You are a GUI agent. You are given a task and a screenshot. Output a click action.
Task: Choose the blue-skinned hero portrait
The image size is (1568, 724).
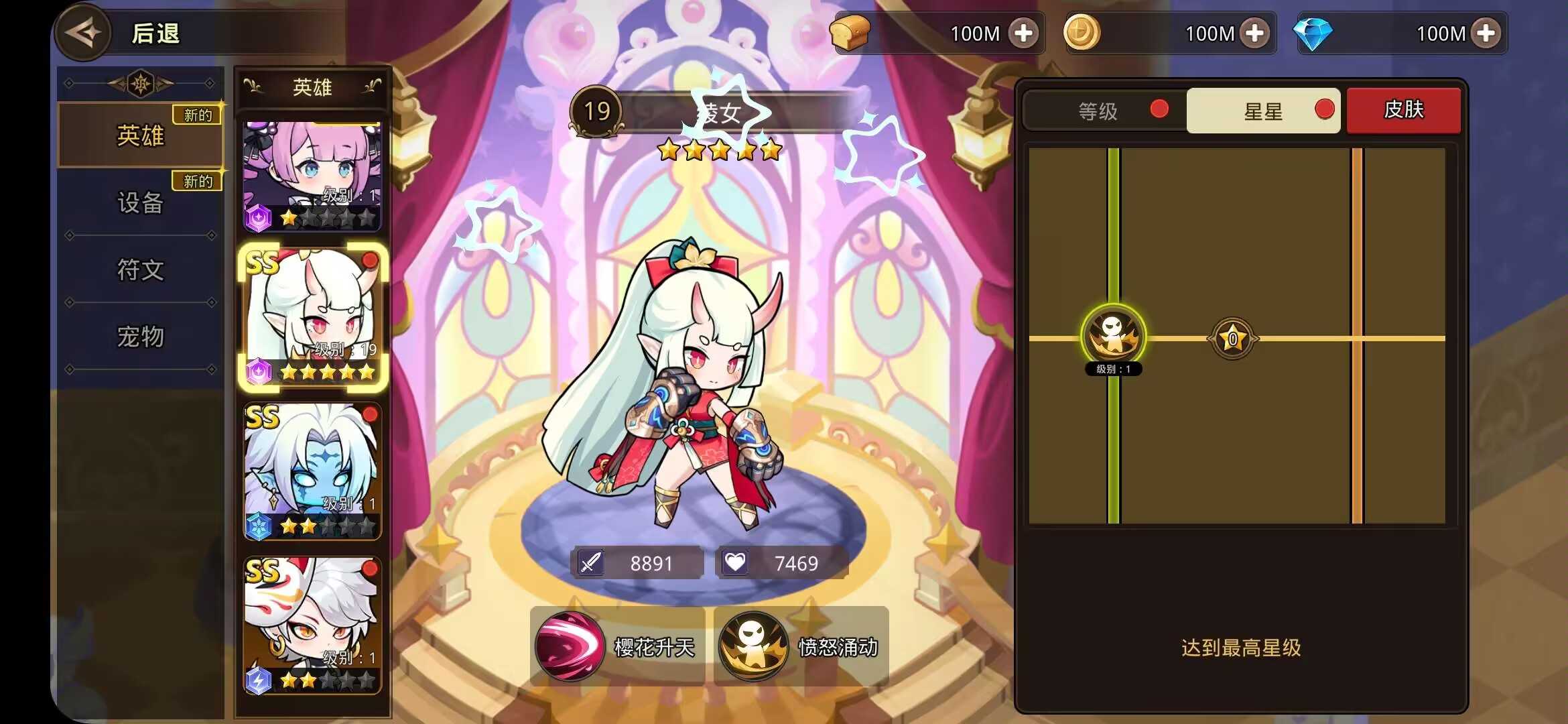[312, 471]
